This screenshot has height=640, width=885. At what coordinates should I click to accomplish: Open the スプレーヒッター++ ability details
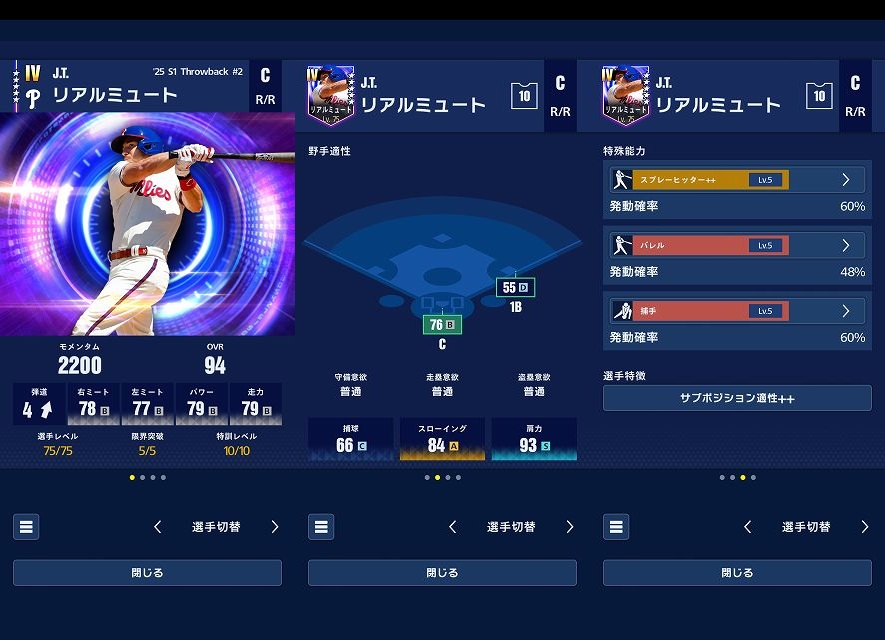coord(737,180)
